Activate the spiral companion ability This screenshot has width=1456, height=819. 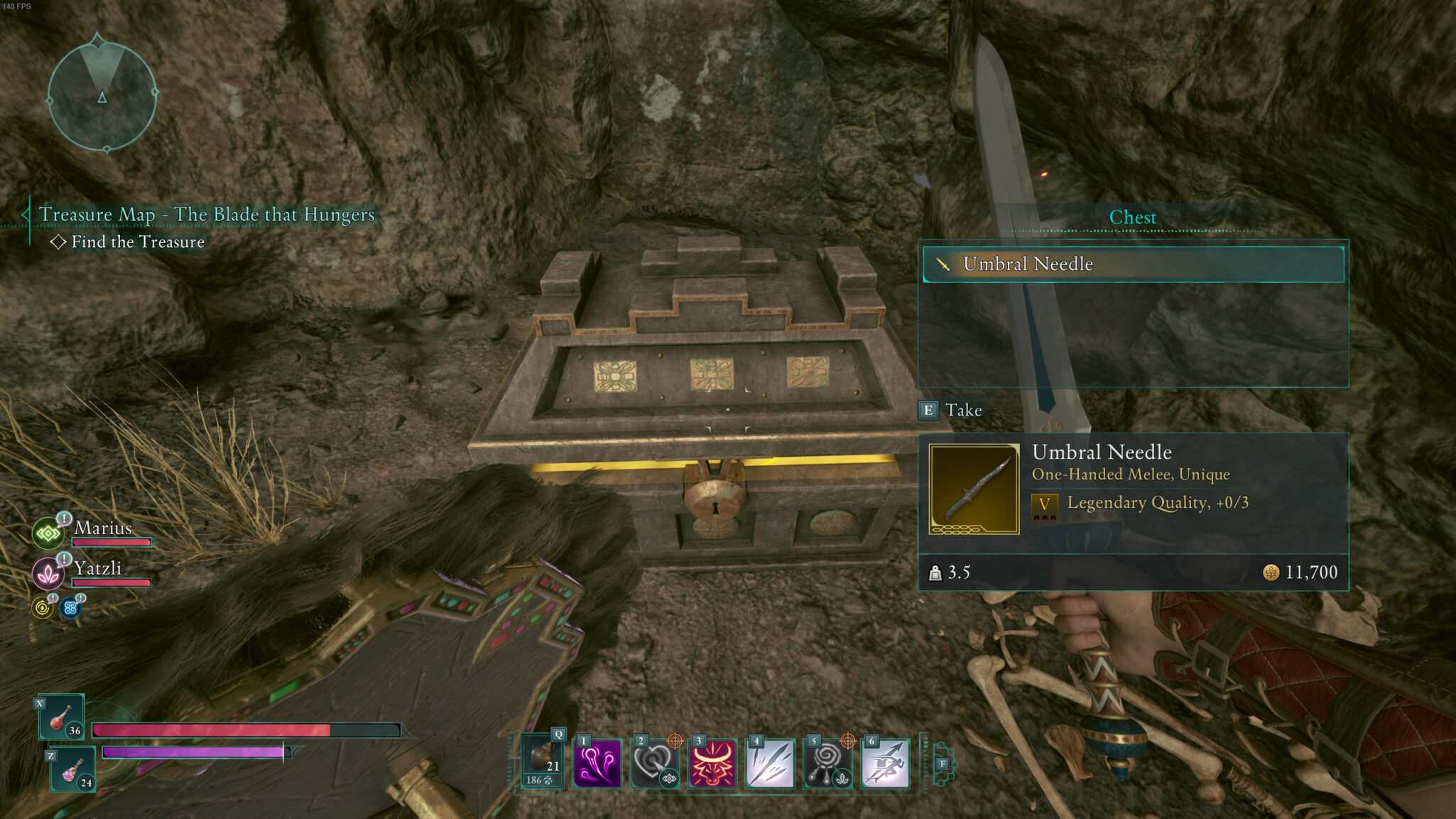827,764
